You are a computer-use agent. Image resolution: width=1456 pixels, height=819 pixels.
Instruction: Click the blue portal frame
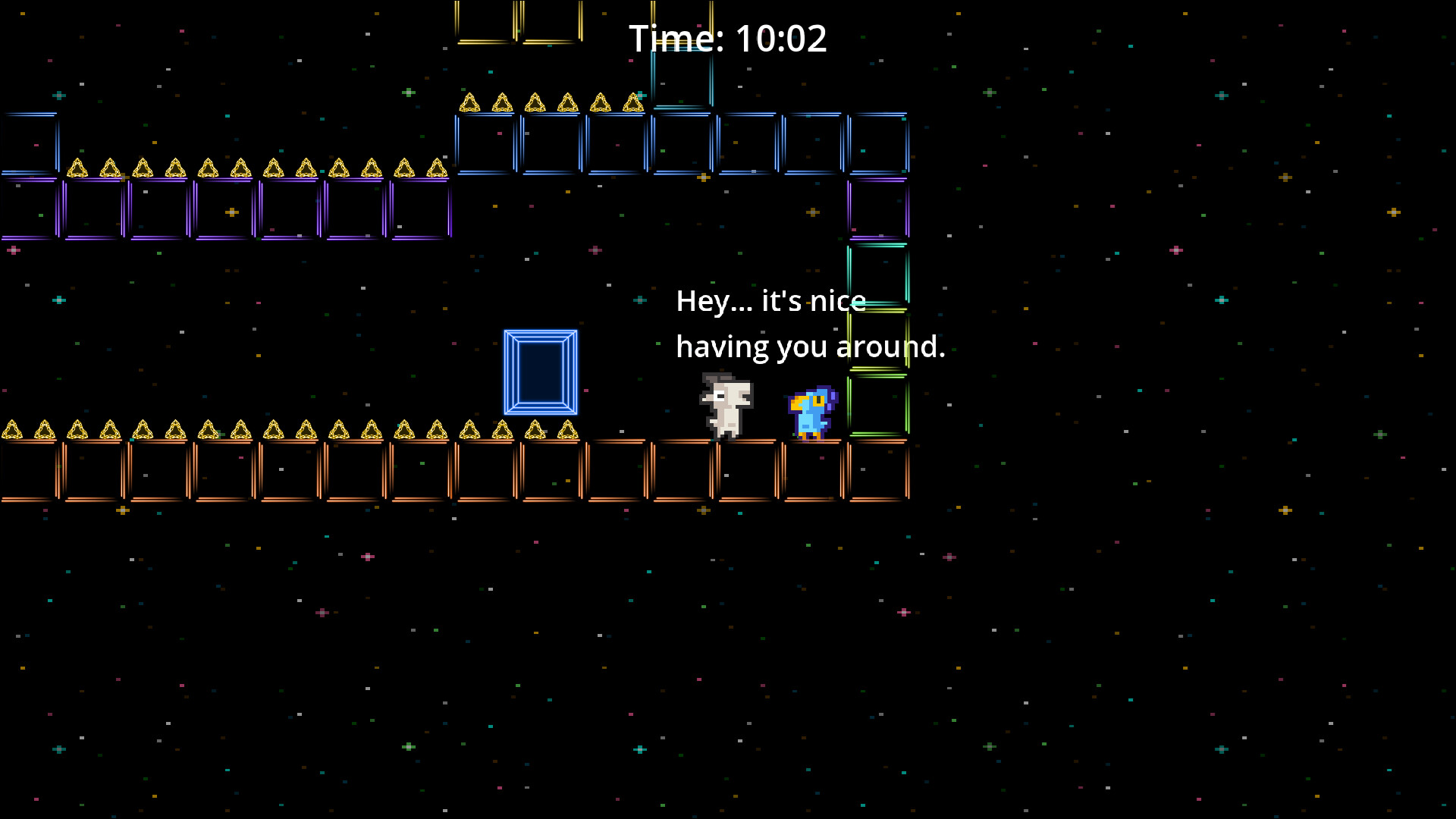[541, 372]
